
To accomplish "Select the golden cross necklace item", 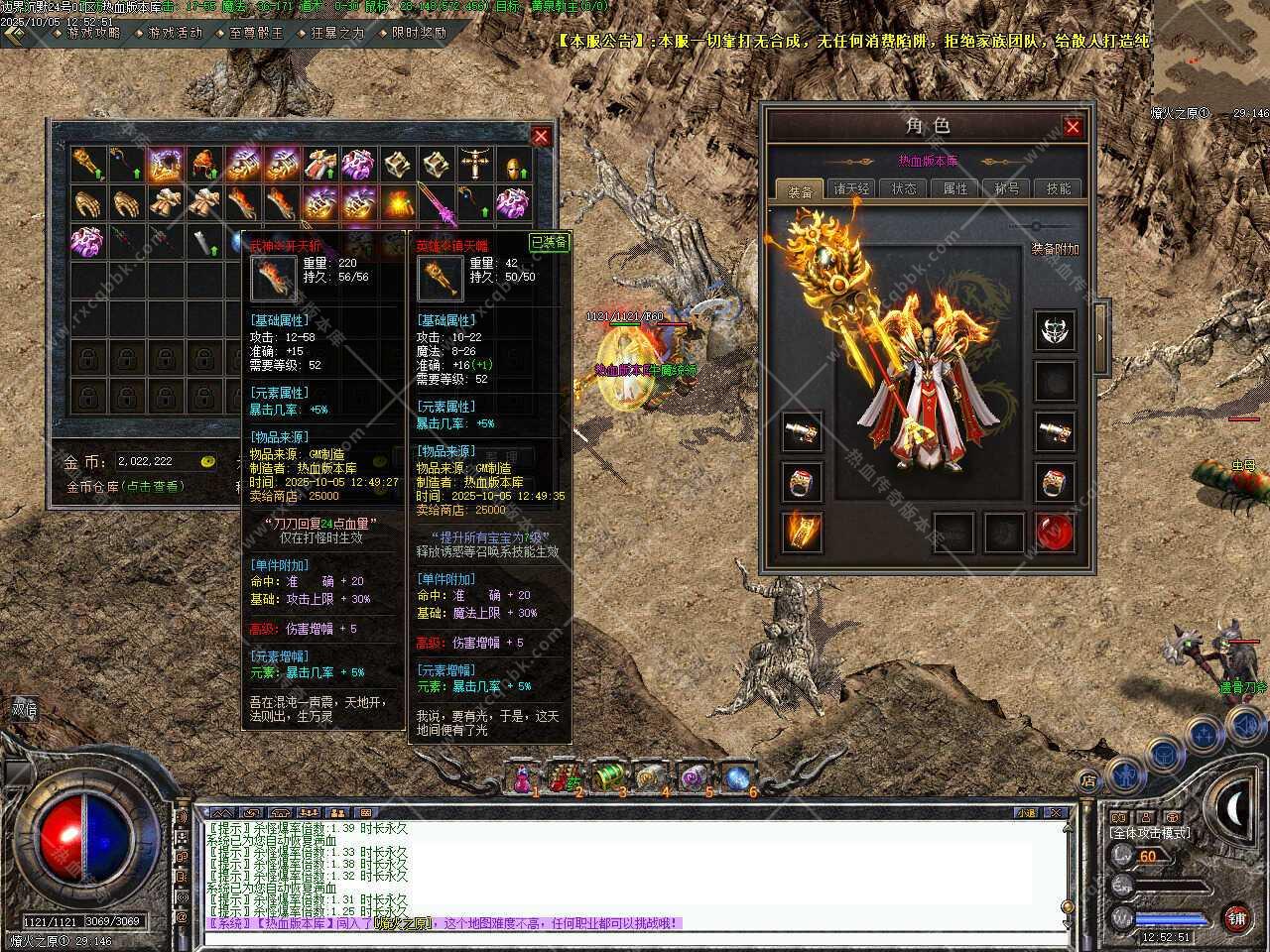I will tap(474, 165).
